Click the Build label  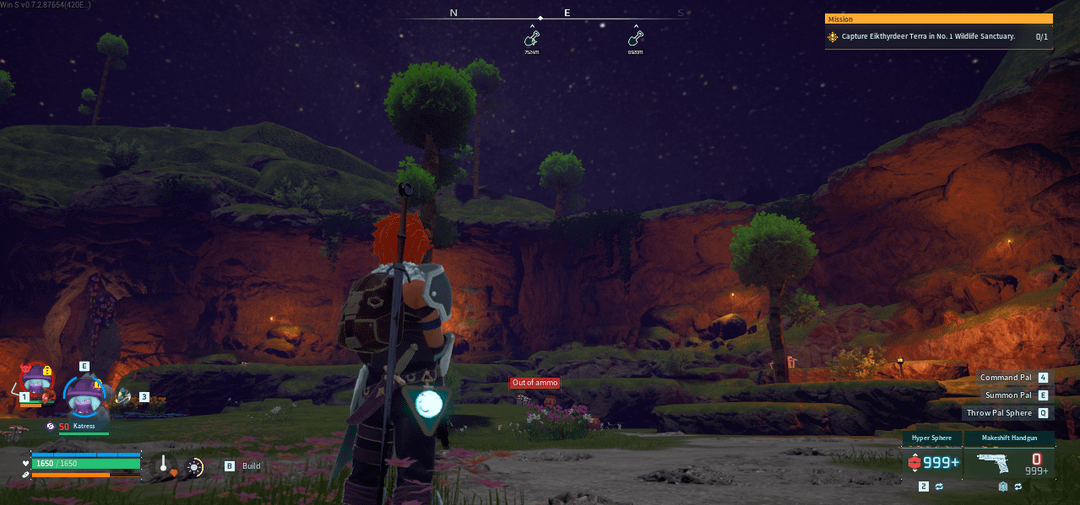pos(251,466)
